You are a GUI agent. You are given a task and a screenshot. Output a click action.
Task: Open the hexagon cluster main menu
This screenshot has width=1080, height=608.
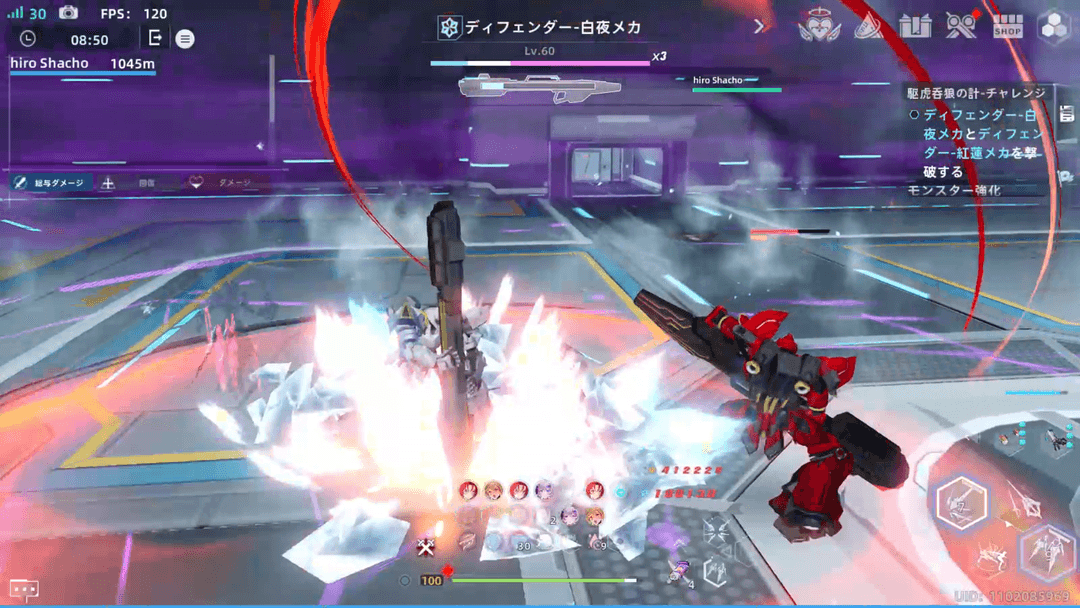(x=1054, y=27)
